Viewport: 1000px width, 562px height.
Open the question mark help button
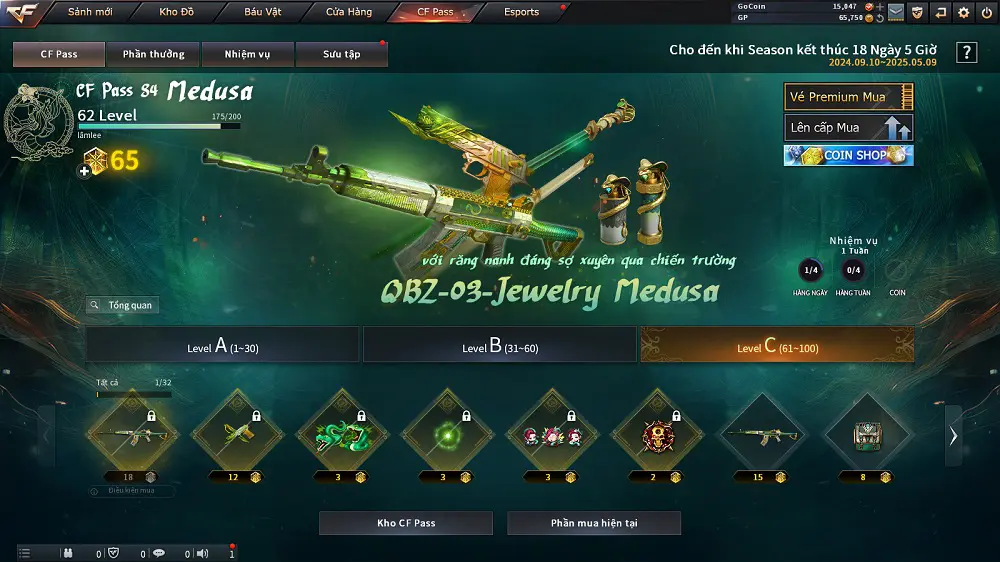coord(966,53)
